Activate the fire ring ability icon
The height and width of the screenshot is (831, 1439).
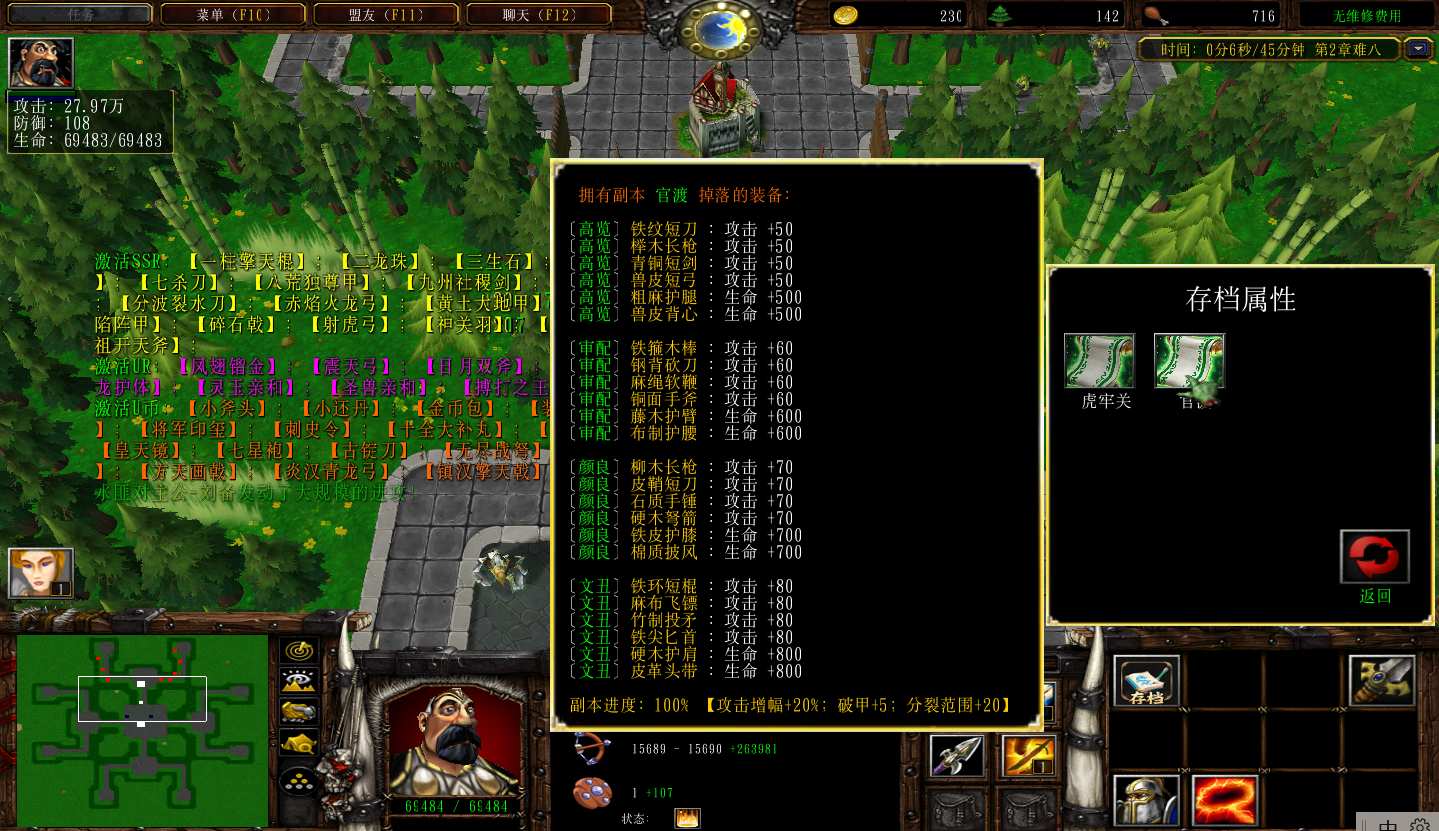tap(1224, 800)
